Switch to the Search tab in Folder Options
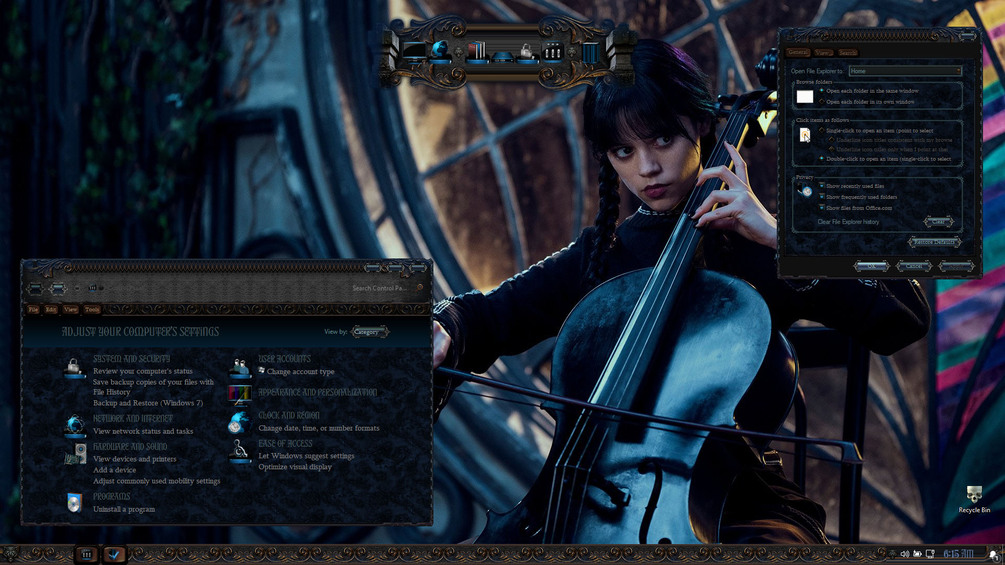Image resolution: width=1005 pixels, height=565 pixels. pos(848,52)
